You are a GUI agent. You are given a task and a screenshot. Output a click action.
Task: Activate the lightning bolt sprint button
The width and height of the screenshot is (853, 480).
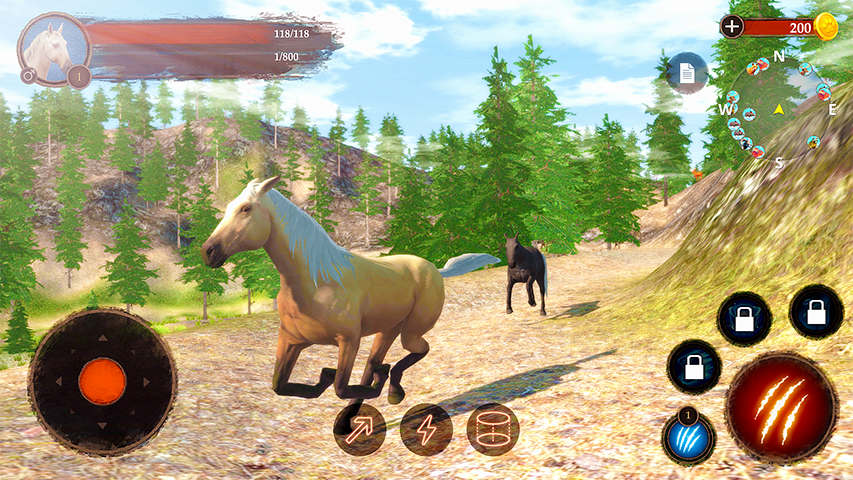[x=426, y=429]
